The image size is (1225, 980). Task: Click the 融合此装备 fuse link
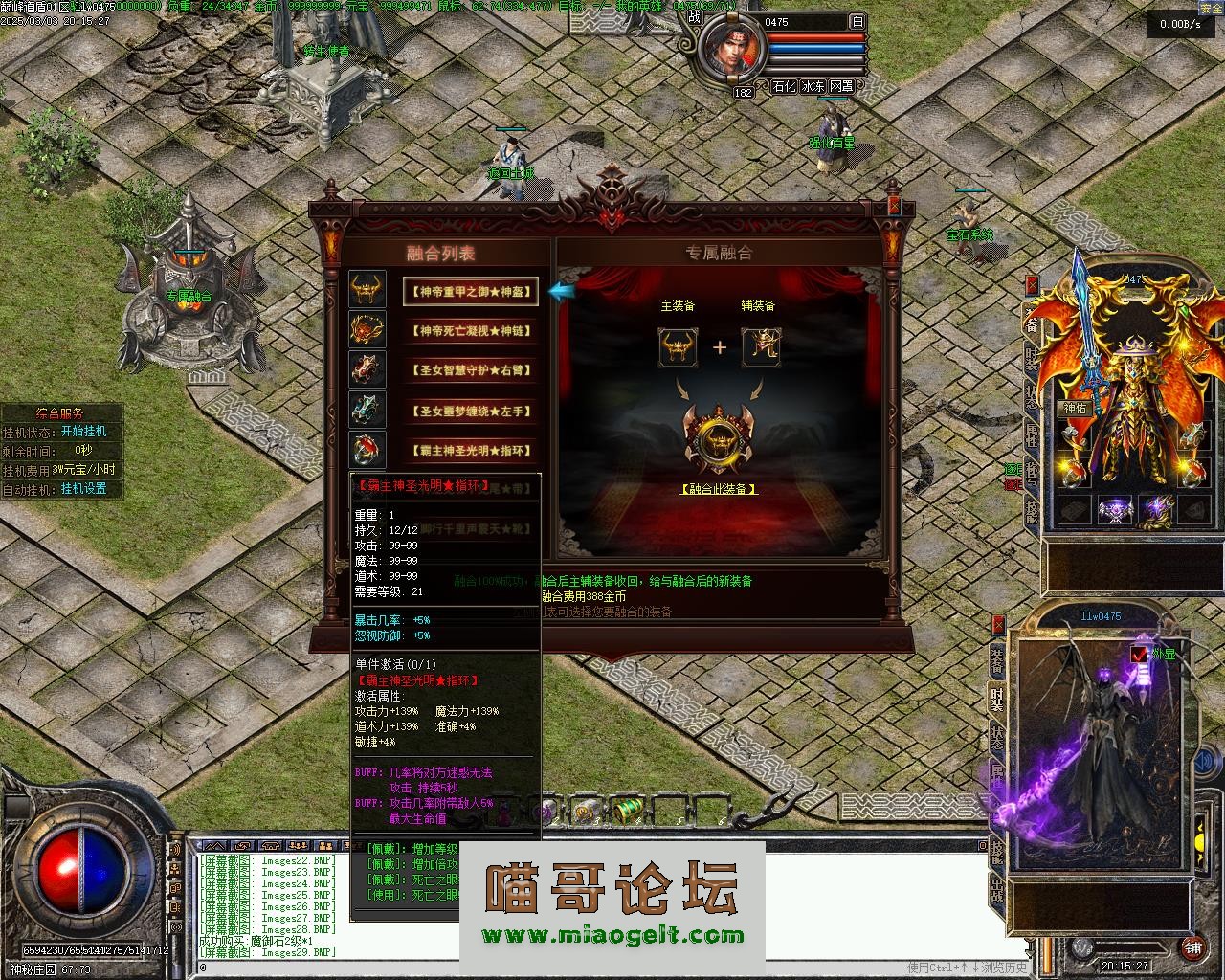(x=719, y=489)
